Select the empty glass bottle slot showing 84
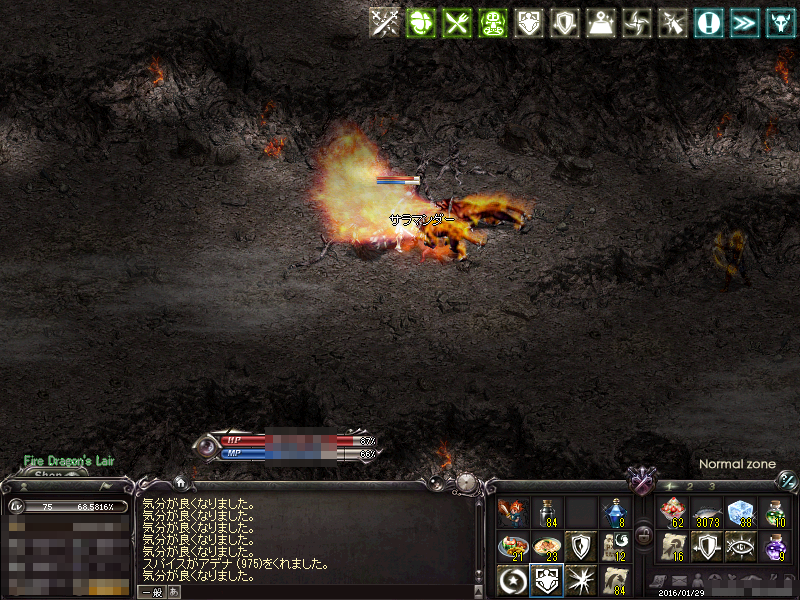The image size is (800, 600). click(x=546, y=514)
